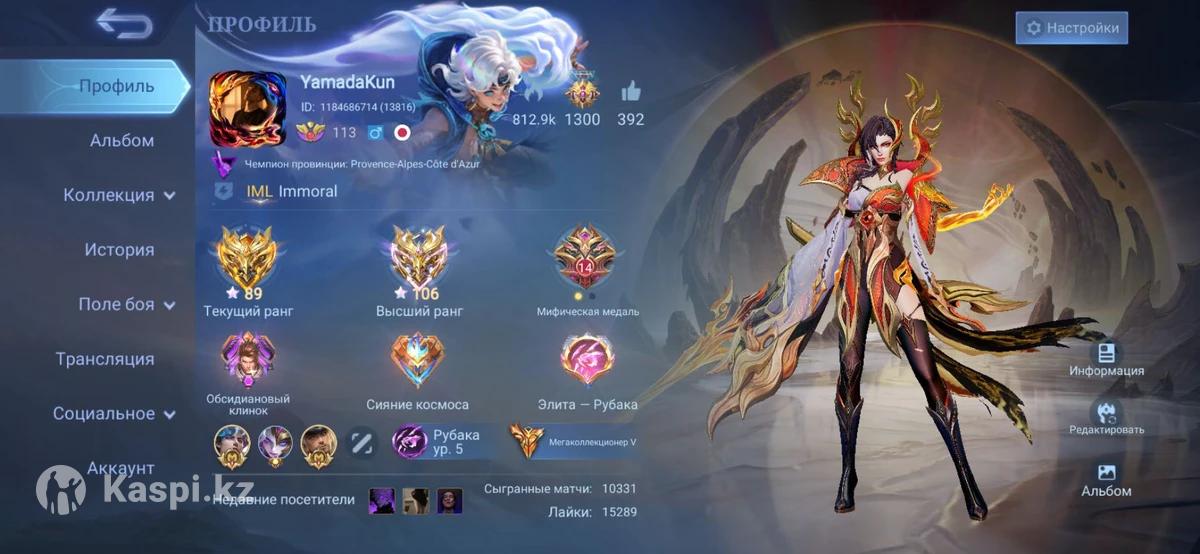
Task: Open the Альбом section in sidebar
Action: pos(122,141)
